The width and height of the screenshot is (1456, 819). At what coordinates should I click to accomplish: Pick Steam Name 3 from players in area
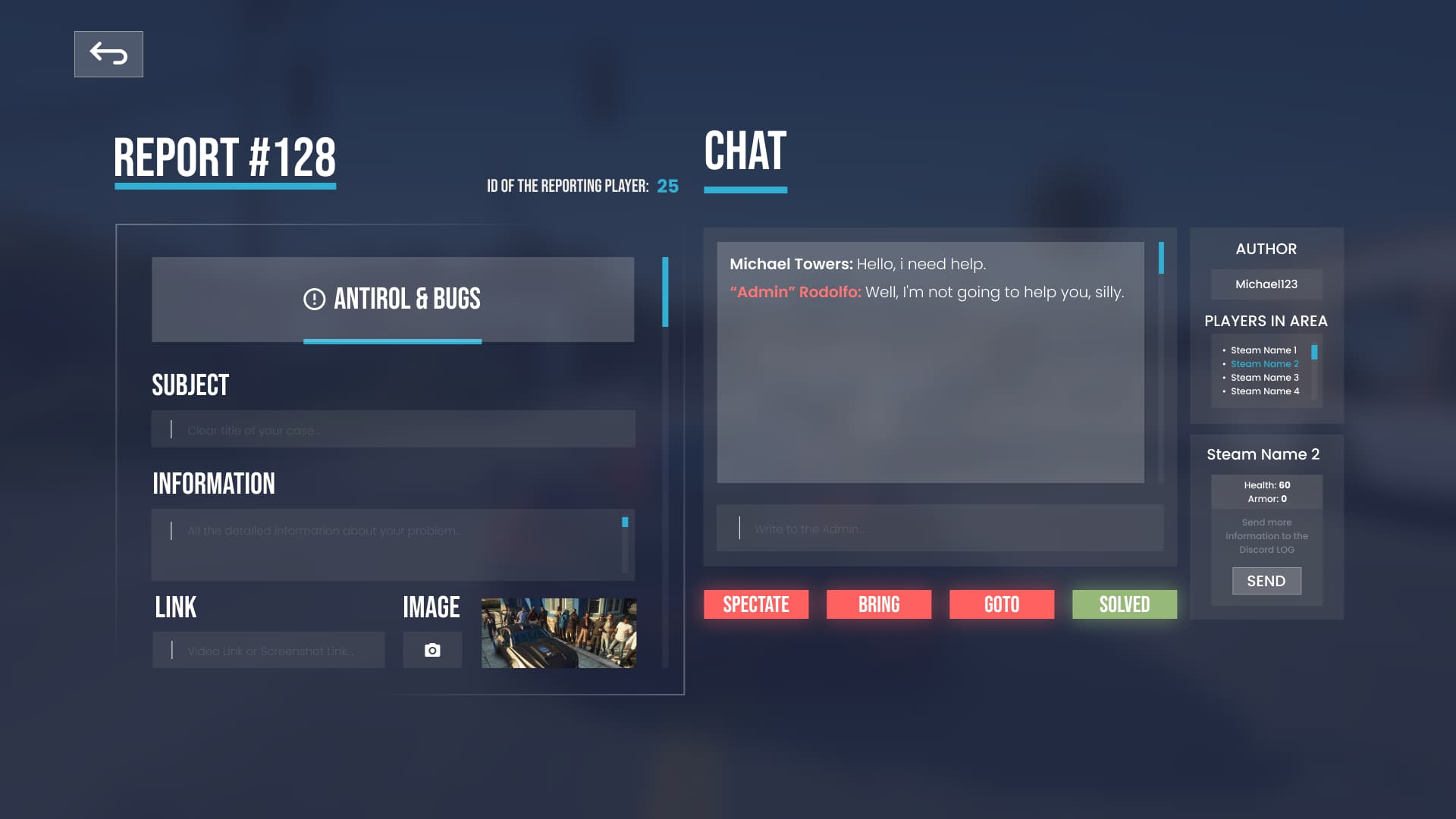[1264, 378]
